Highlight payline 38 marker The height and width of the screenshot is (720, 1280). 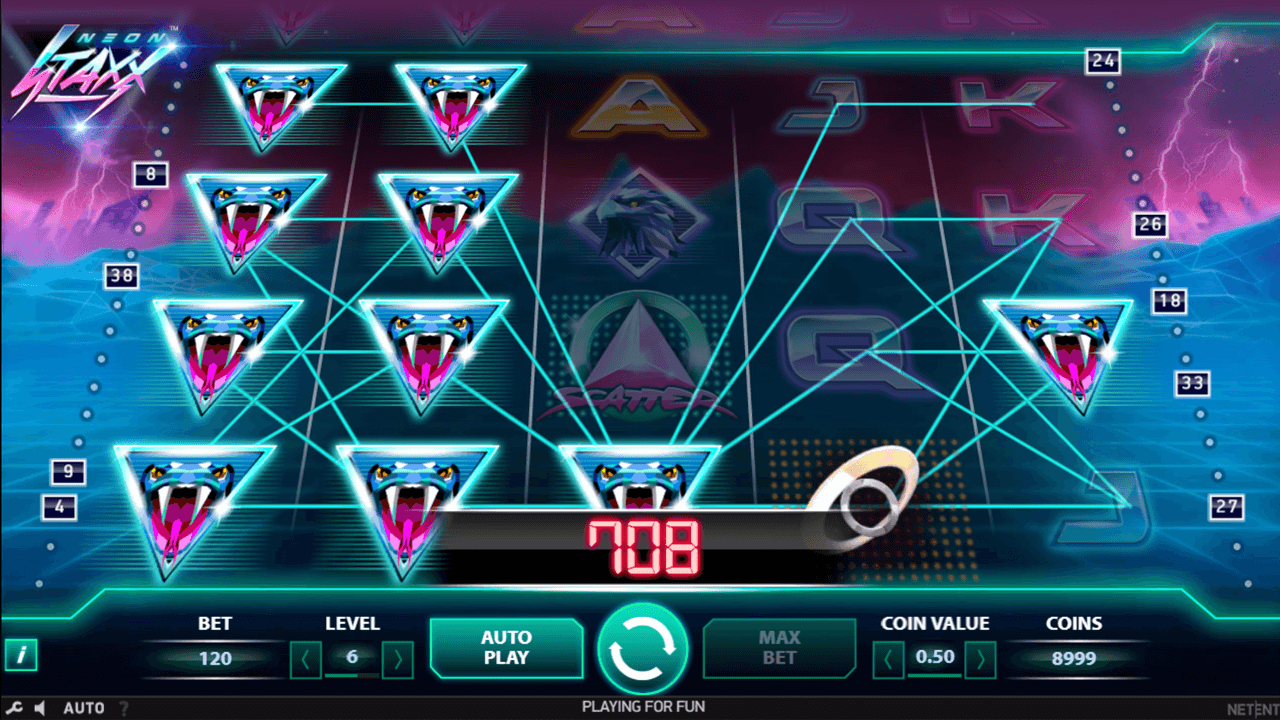(x=122, y=275)
